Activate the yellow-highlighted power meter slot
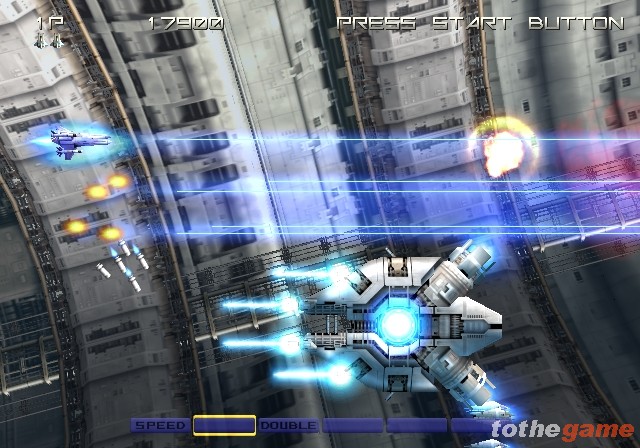The height and width of the screenshot is (448, 640). tap(224, 425)
